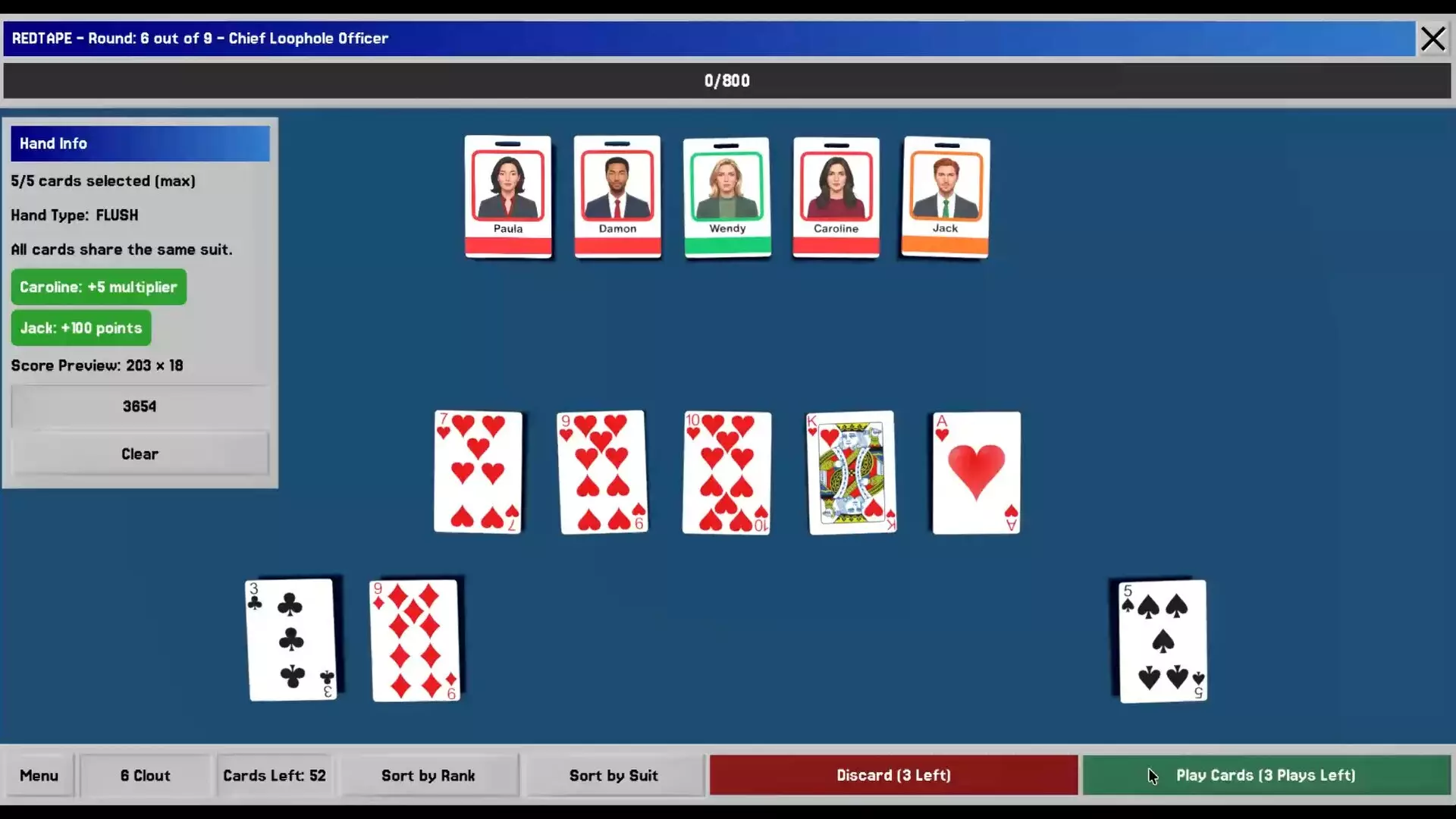
Task: Clear the selected cards
Action: [140, 453]
